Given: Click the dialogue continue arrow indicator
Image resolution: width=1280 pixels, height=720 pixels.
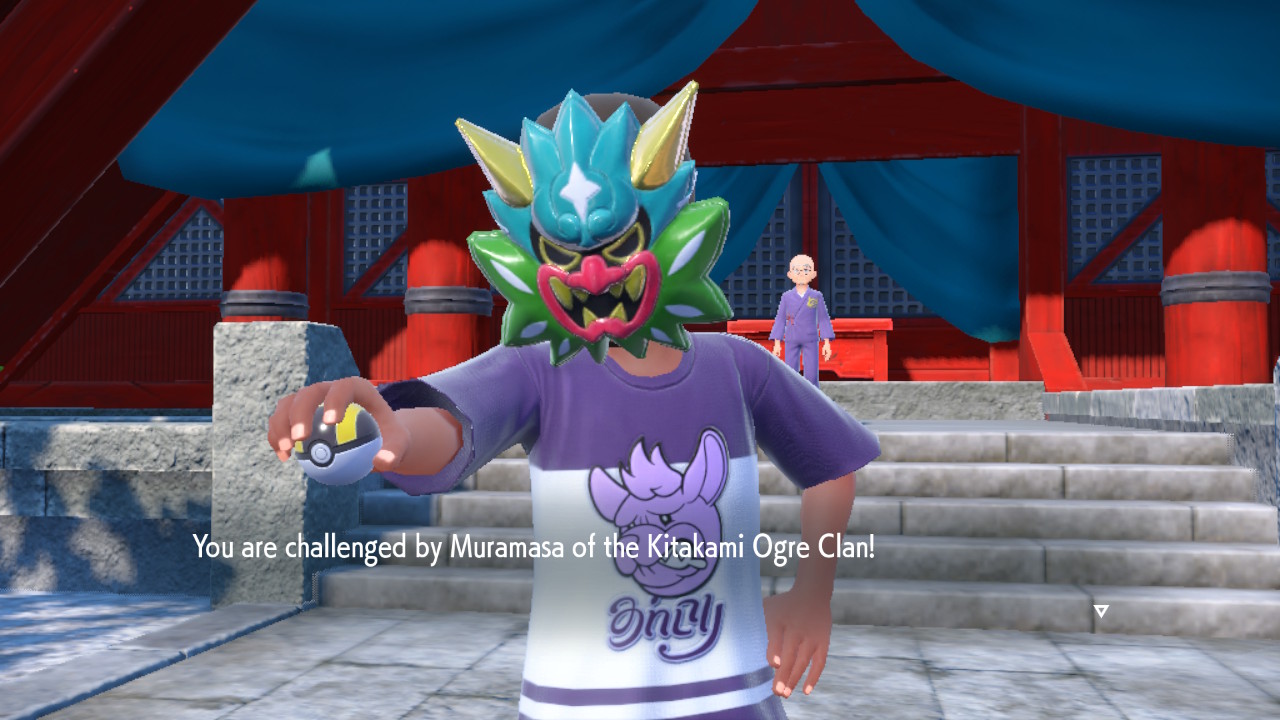Looking at the screenshot, I should point(1100,611).
